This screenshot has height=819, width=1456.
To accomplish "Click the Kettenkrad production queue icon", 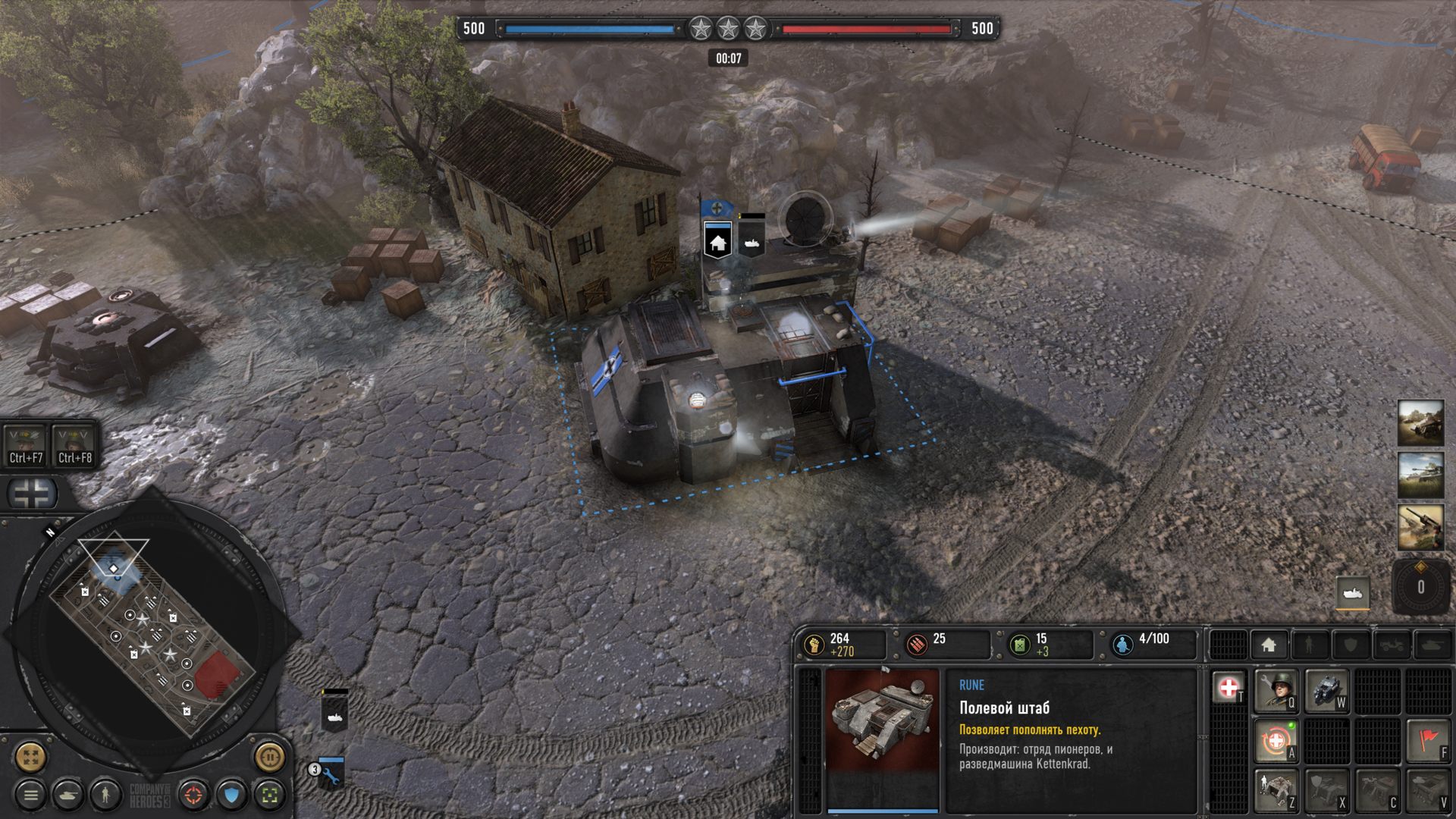I will click(x=1352, y=593).
